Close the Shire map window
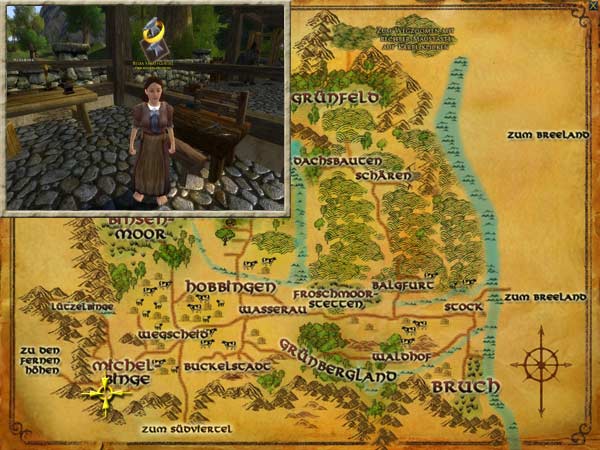 click(592, 7)
